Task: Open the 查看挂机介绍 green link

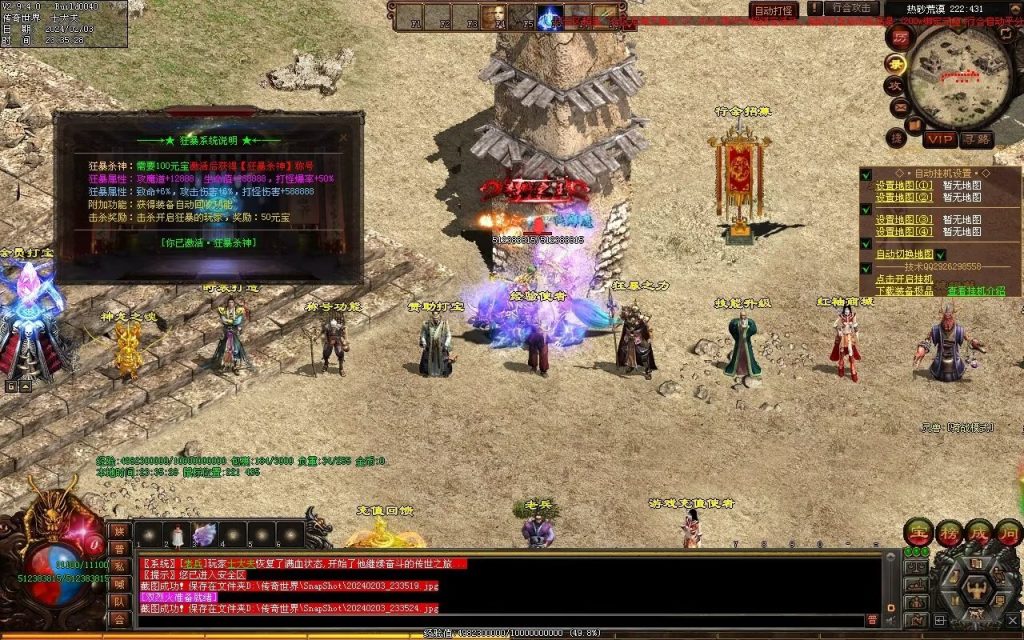Action: coord(976,291)
